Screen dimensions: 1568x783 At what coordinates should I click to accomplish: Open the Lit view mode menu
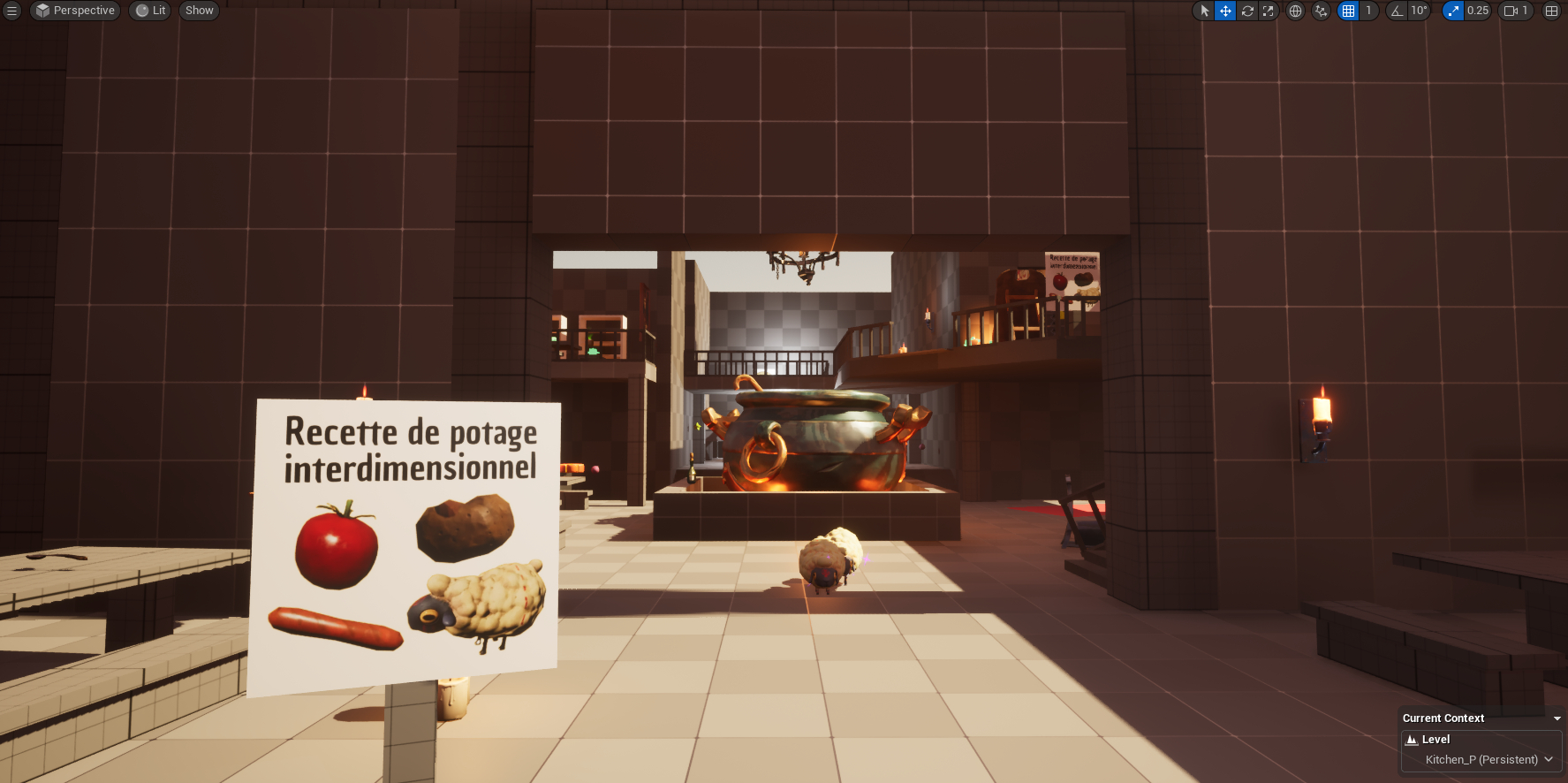149,11
